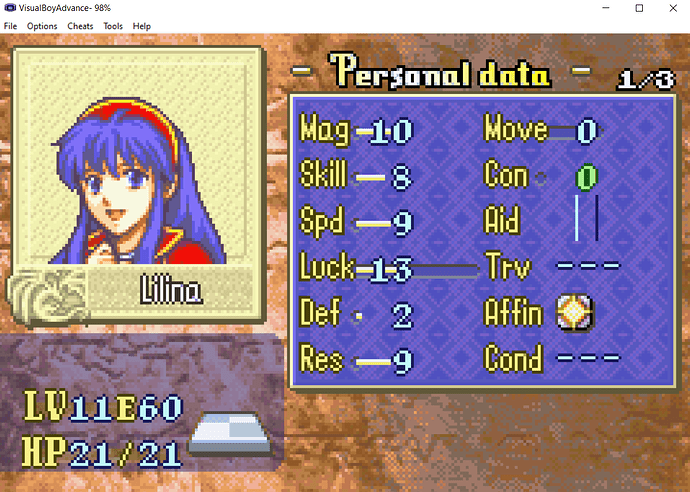Screen dimensions: 690x492
Task: Open the emulator's Cheats menu
Action: pyautogui.click(x=80, y=26)
